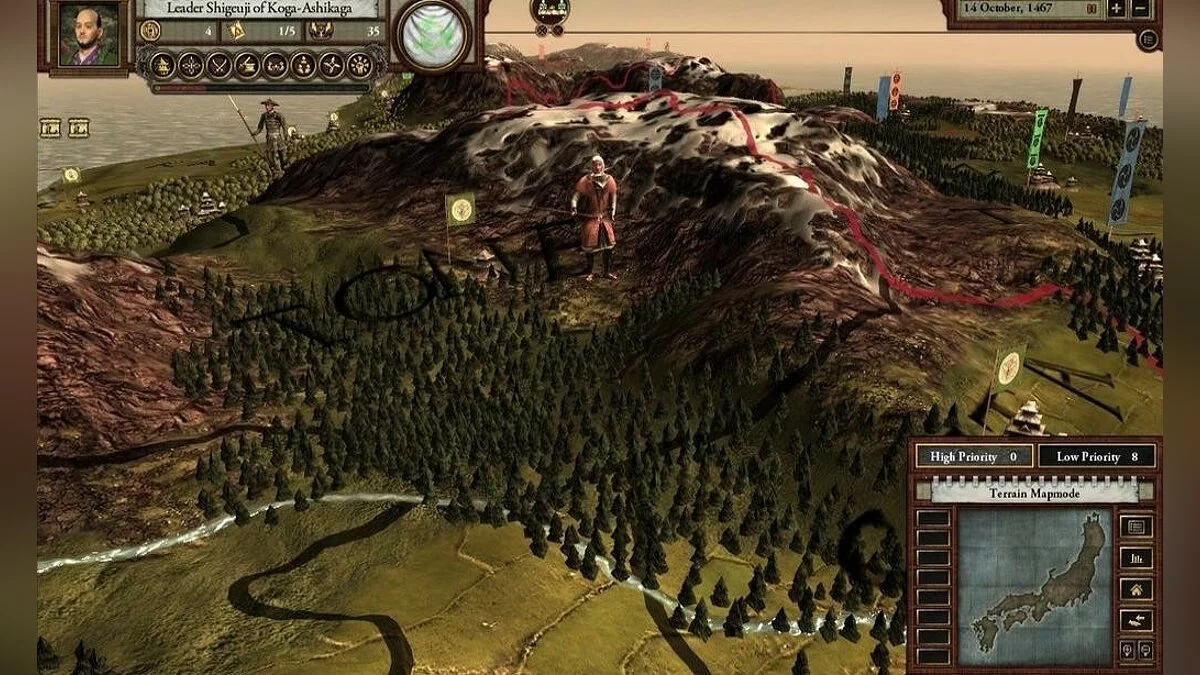Zoom out using the minimap magnifier minus
Screen dimensions: 1200x675
pyautogui.click(x=1145, y=651)
